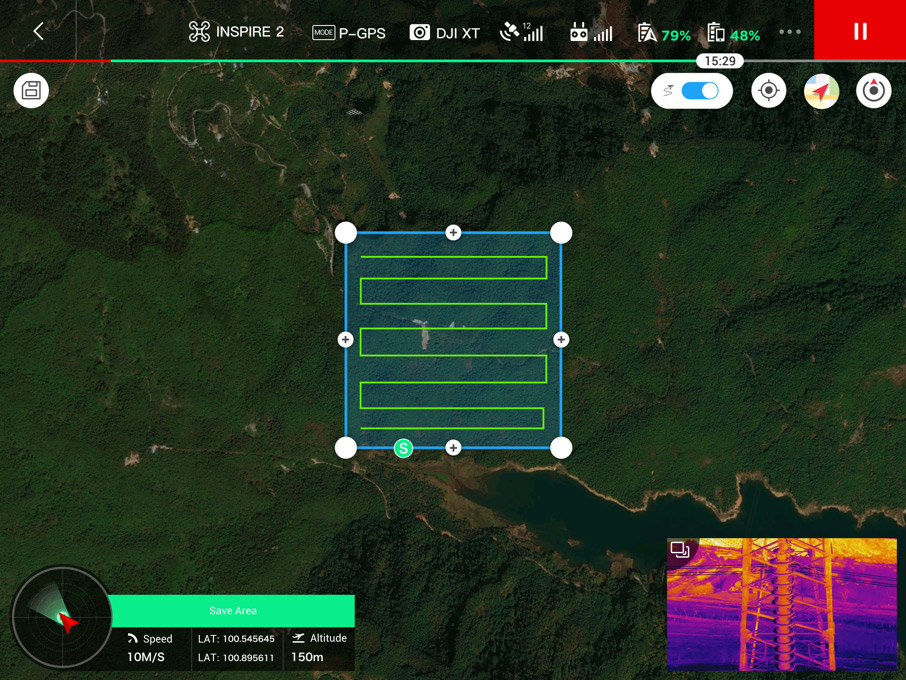Center map with the crosshair locate button
906x680 pixels.
pyautogui.click(x=769, y=91)
